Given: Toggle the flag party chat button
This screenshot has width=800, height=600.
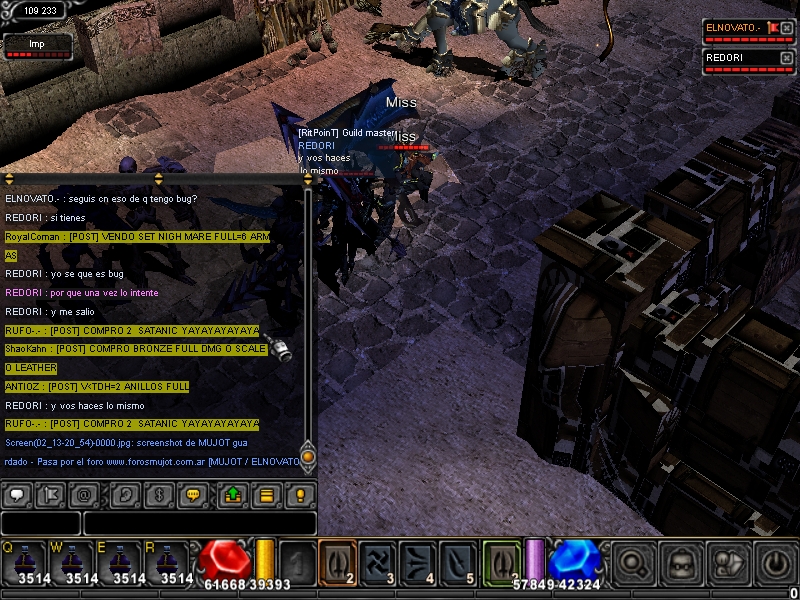Looking at the screenshot, I should click(51, 494).
